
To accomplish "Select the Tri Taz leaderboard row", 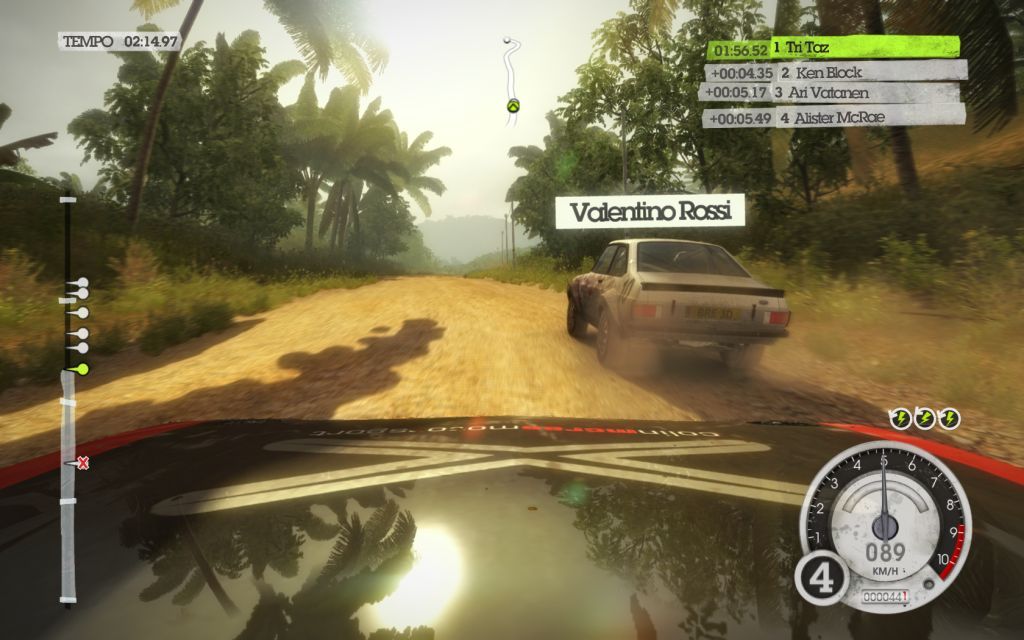I will pyautogui.click(x=834, y=48).
